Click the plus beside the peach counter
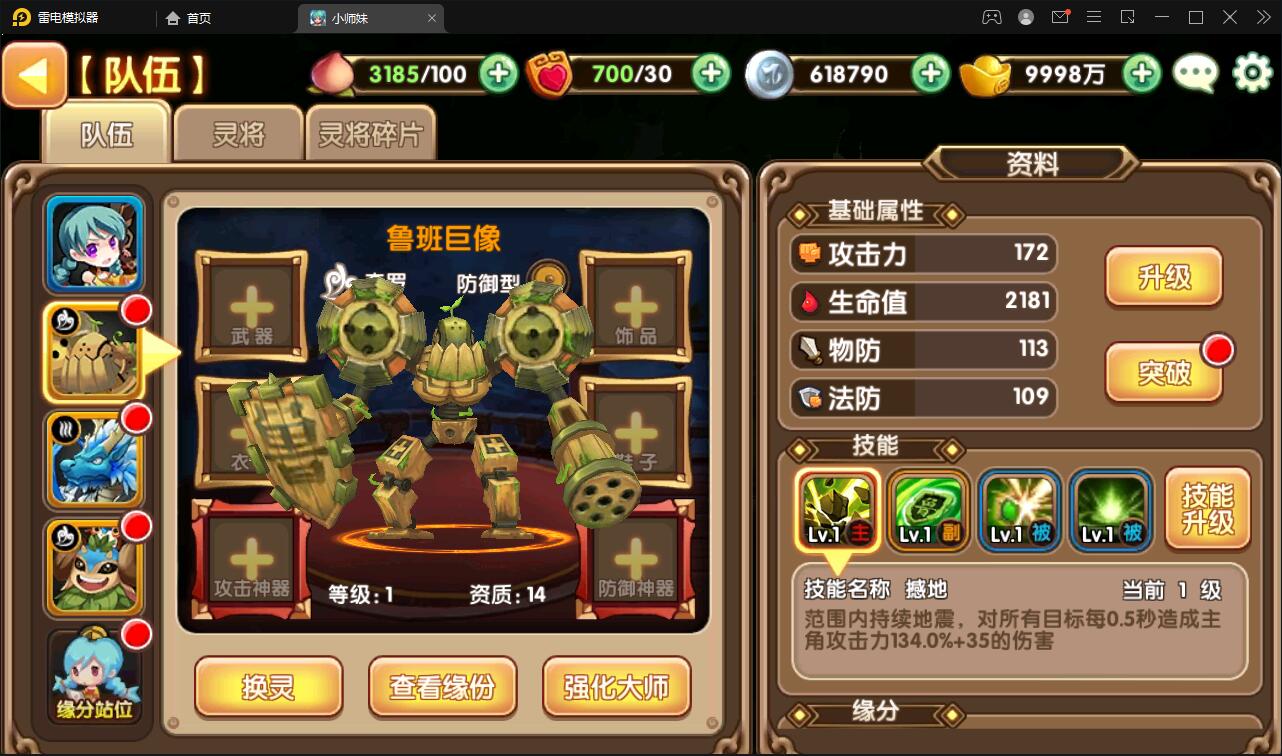Viewport: 1282px width, 756px height. click(x=497, y=73)
